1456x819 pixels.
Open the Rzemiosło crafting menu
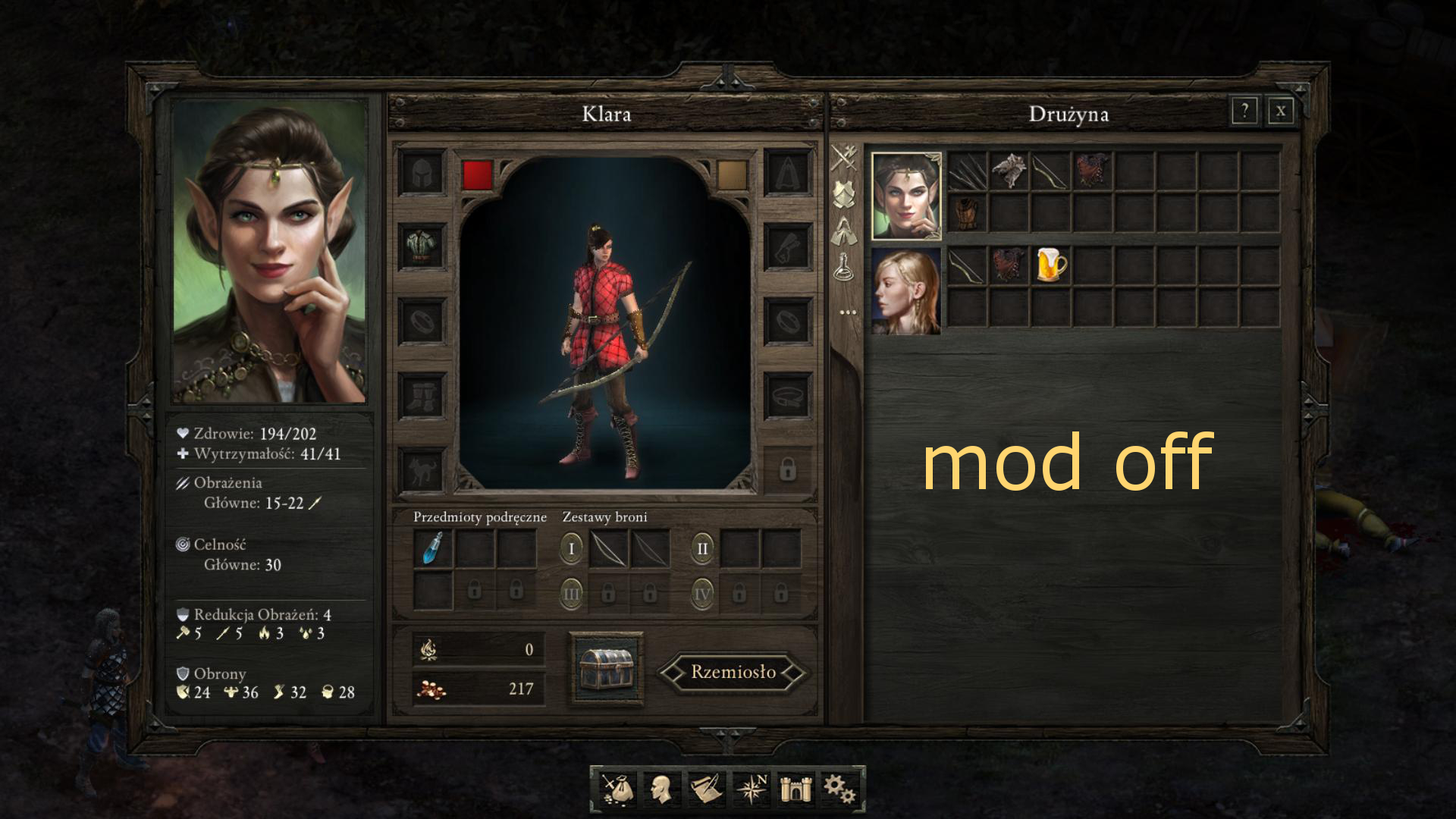click(733, 672)
